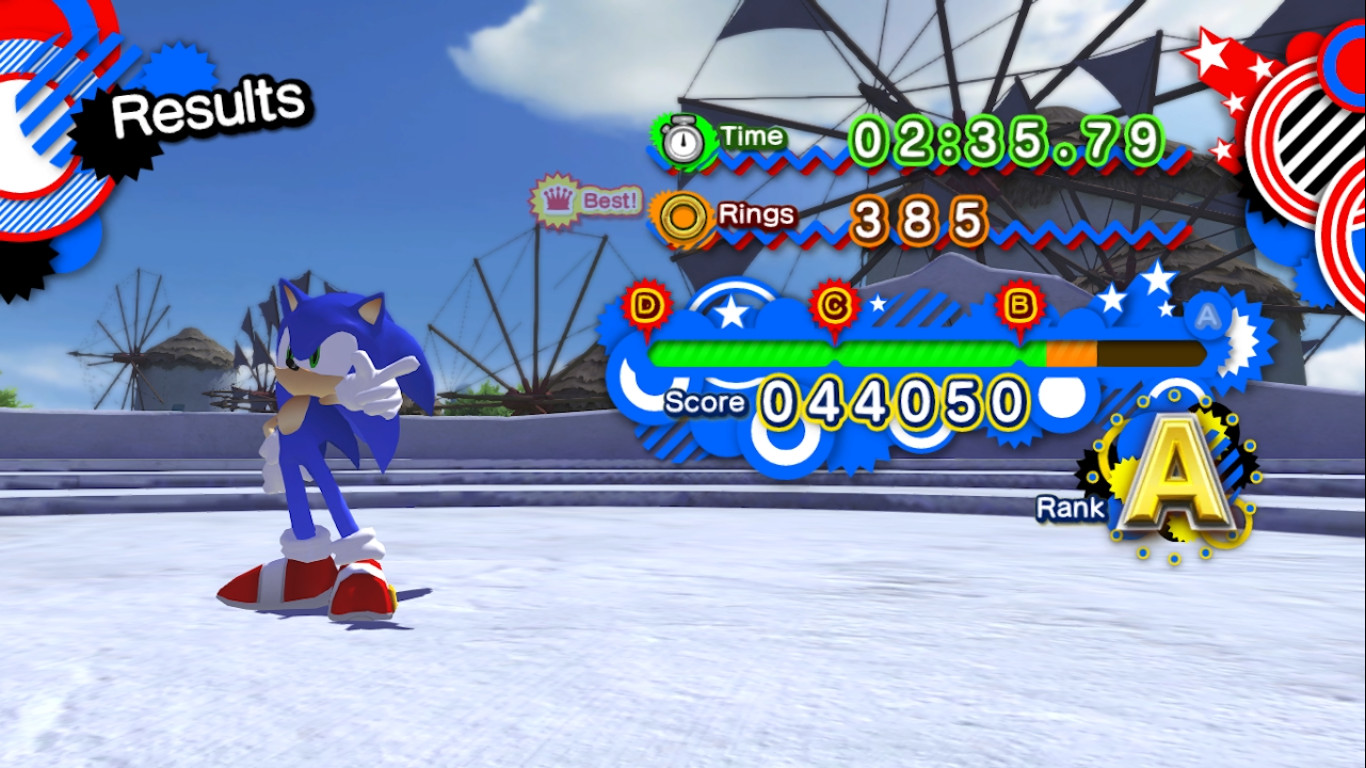
Task: Click the A rank circle at gauge end
Action: tap(1207, 316)
